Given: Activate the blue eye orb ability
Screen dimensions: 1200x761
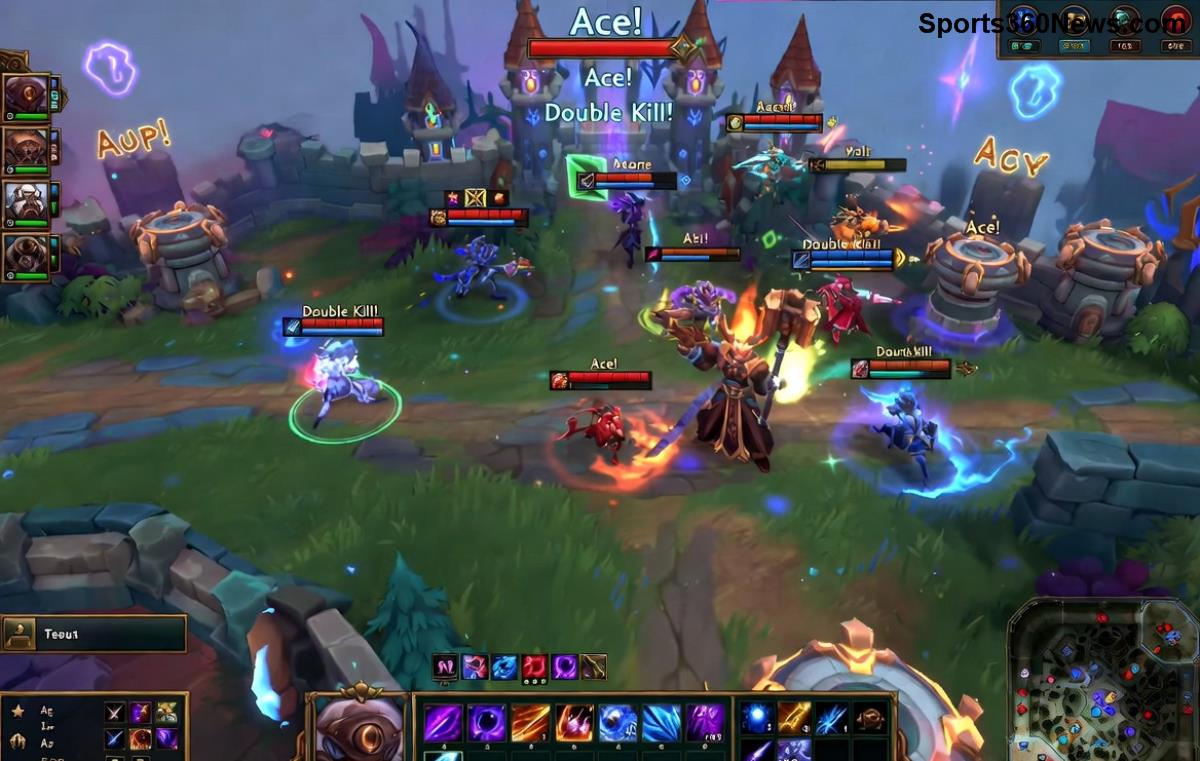Looking at the screenshot, I should coord(617,722).
